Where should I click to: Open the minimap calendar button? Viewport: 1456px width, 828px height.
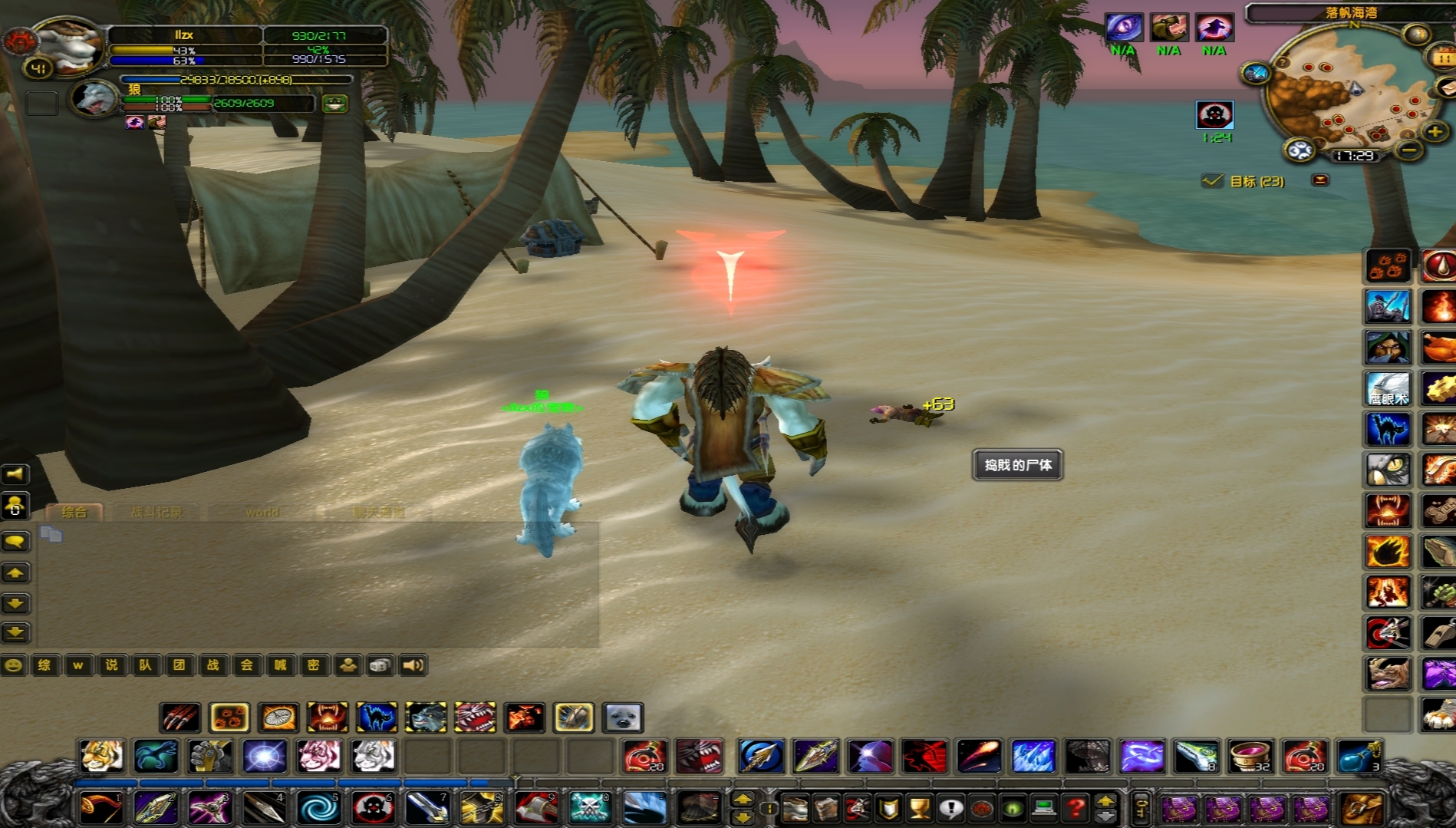click(x=1442, y=58)
